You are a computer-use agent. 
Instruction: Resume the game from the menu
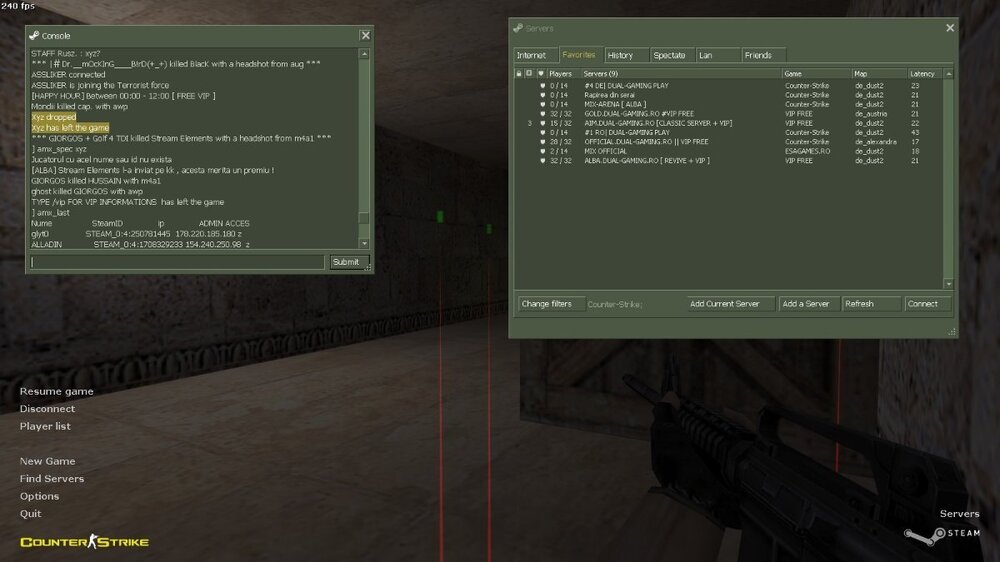[56, 392]
